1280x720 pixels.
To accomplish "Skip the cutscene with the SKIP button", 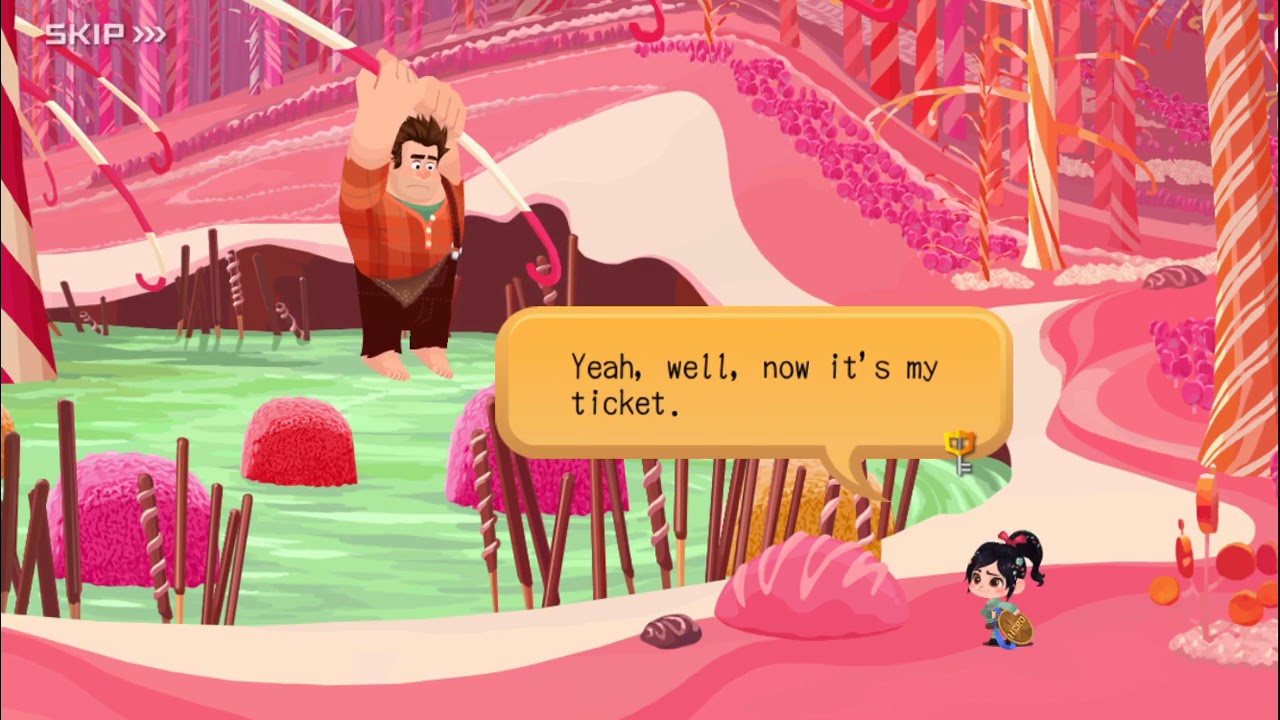I will point(104,35).
